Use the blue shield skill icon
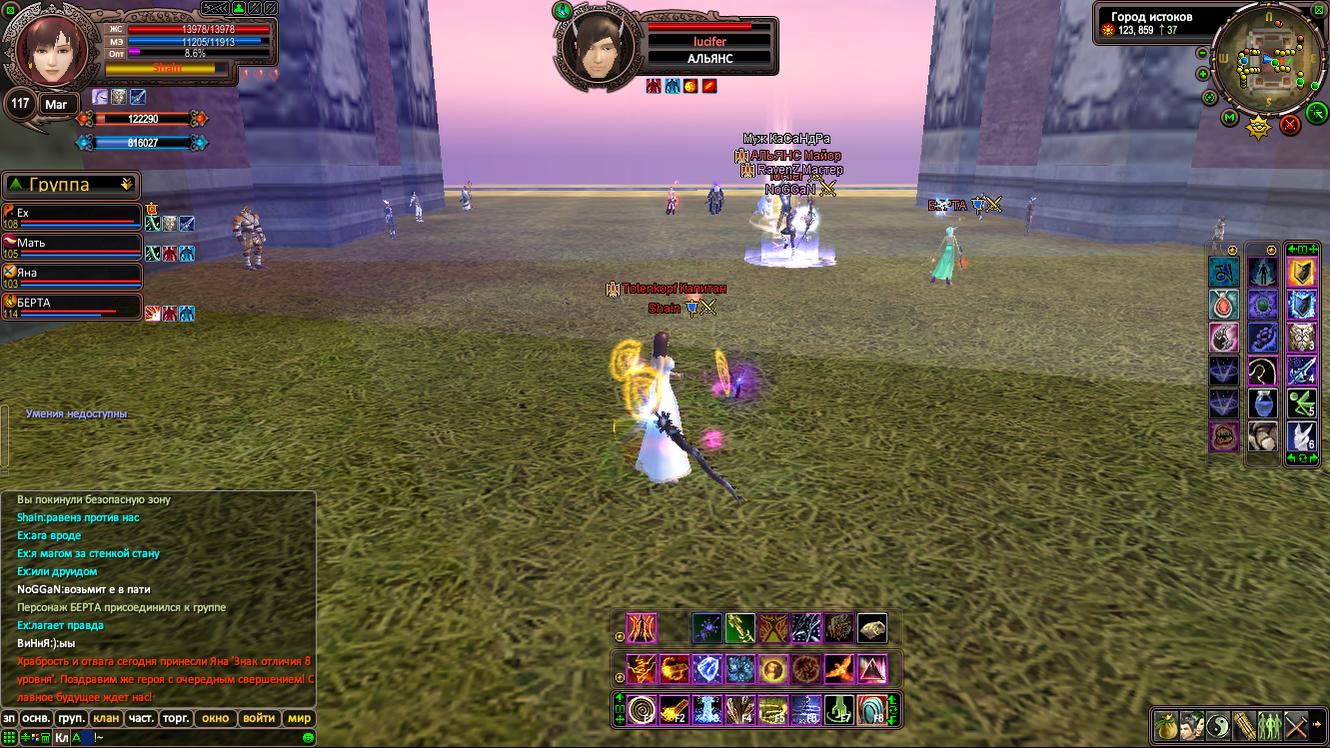 pyautogui.click(x=707, y=668)
